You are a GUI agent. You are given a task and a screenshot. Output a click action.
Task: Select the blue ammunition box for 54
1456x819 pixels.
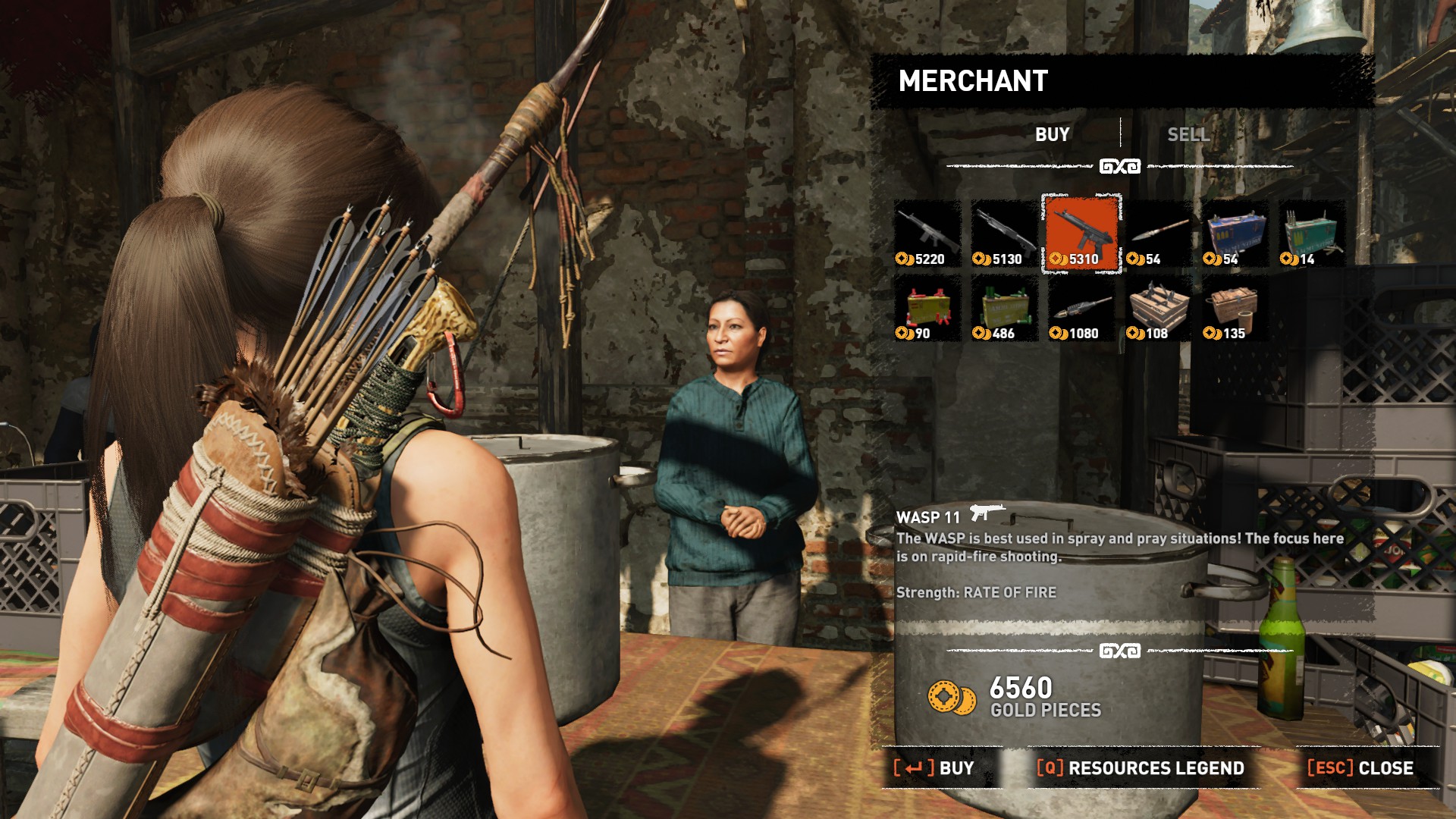click(1235, 234)
